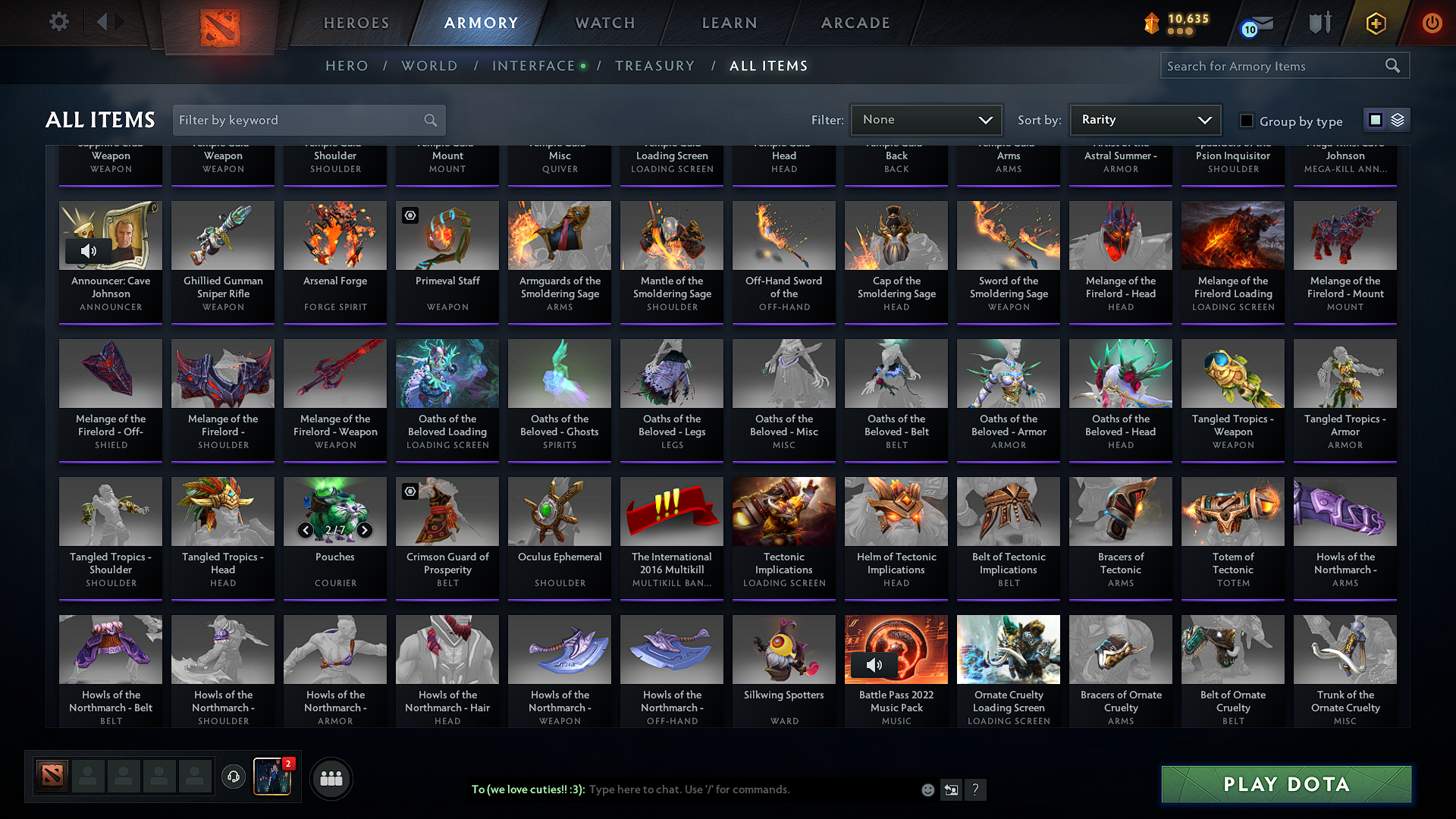Play the Battle Pass 2022 Music Pack preview

874,664
